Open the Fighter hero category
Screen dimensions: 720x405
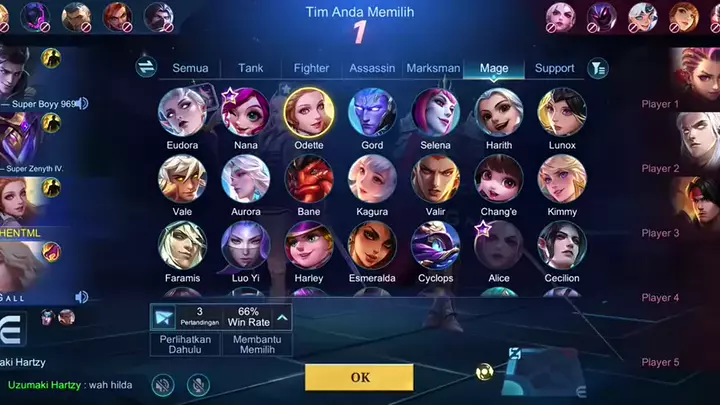[x=311, y=68]
